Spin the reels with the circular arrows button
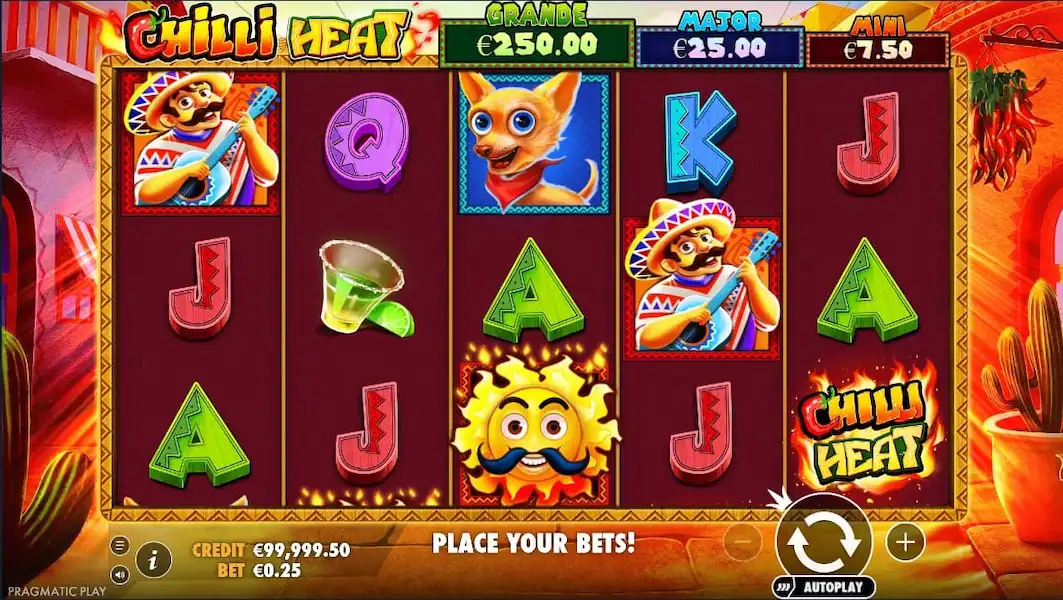Image resolution: width=1063 pixels, height=600 pixels. (x=823, y=540)
